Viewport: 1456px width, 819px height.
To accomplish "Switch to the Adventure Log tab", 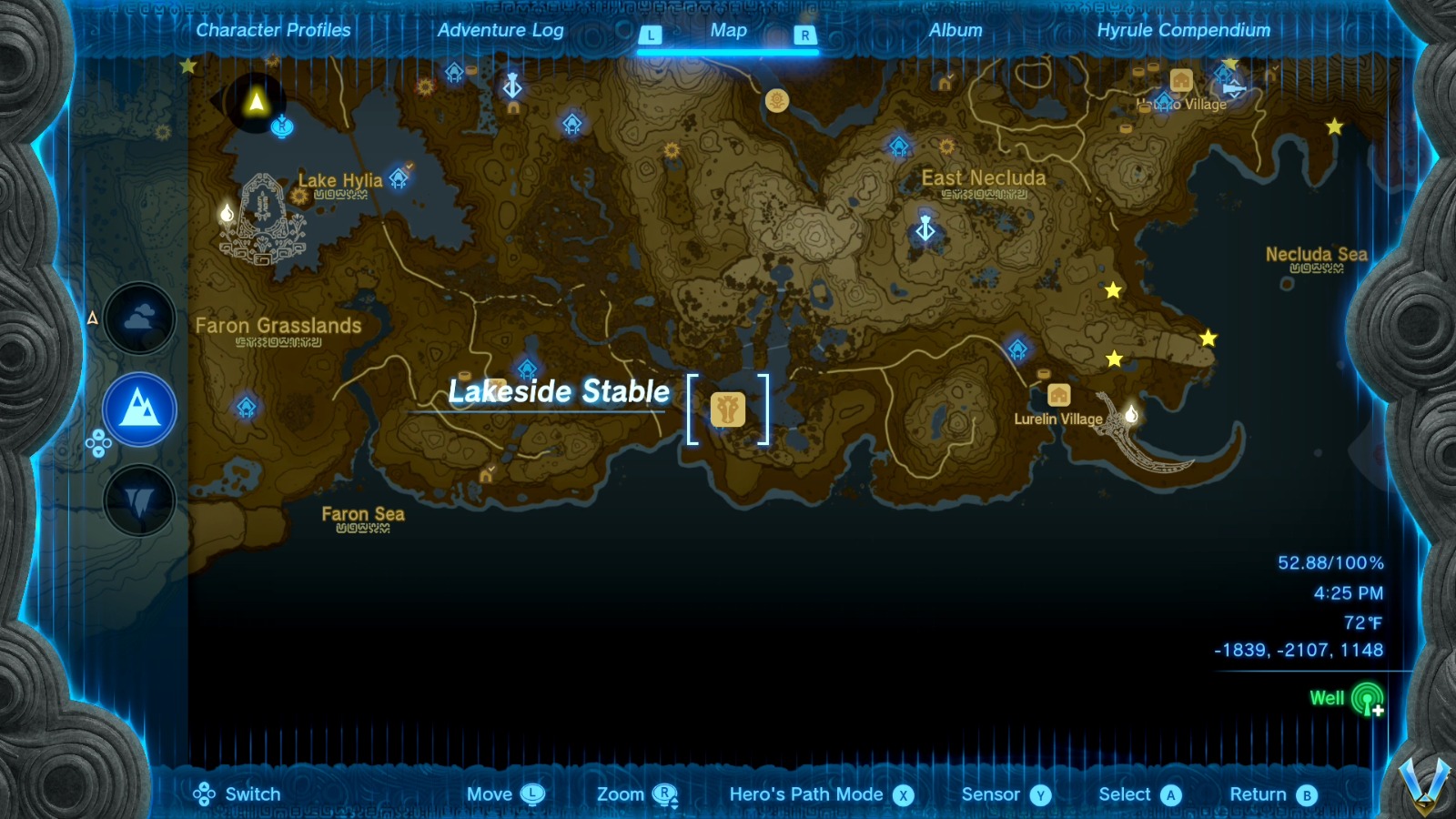I will pyautogui.click(x=501, y=30).
